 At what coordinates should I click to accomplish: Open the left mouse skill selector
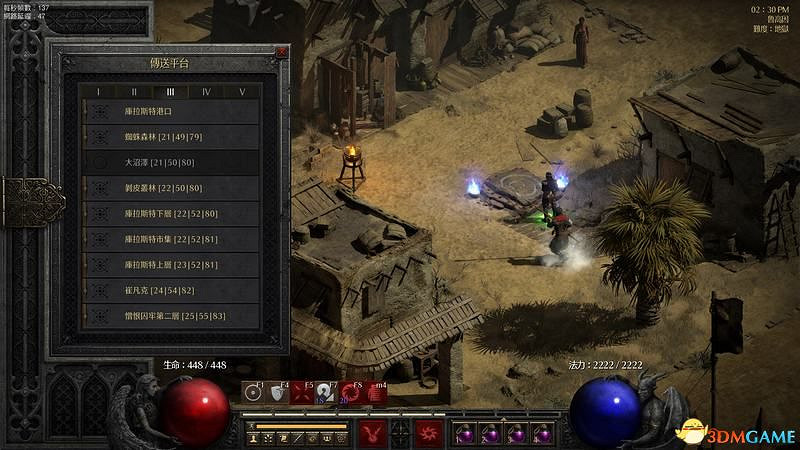(x=370, y=434)
